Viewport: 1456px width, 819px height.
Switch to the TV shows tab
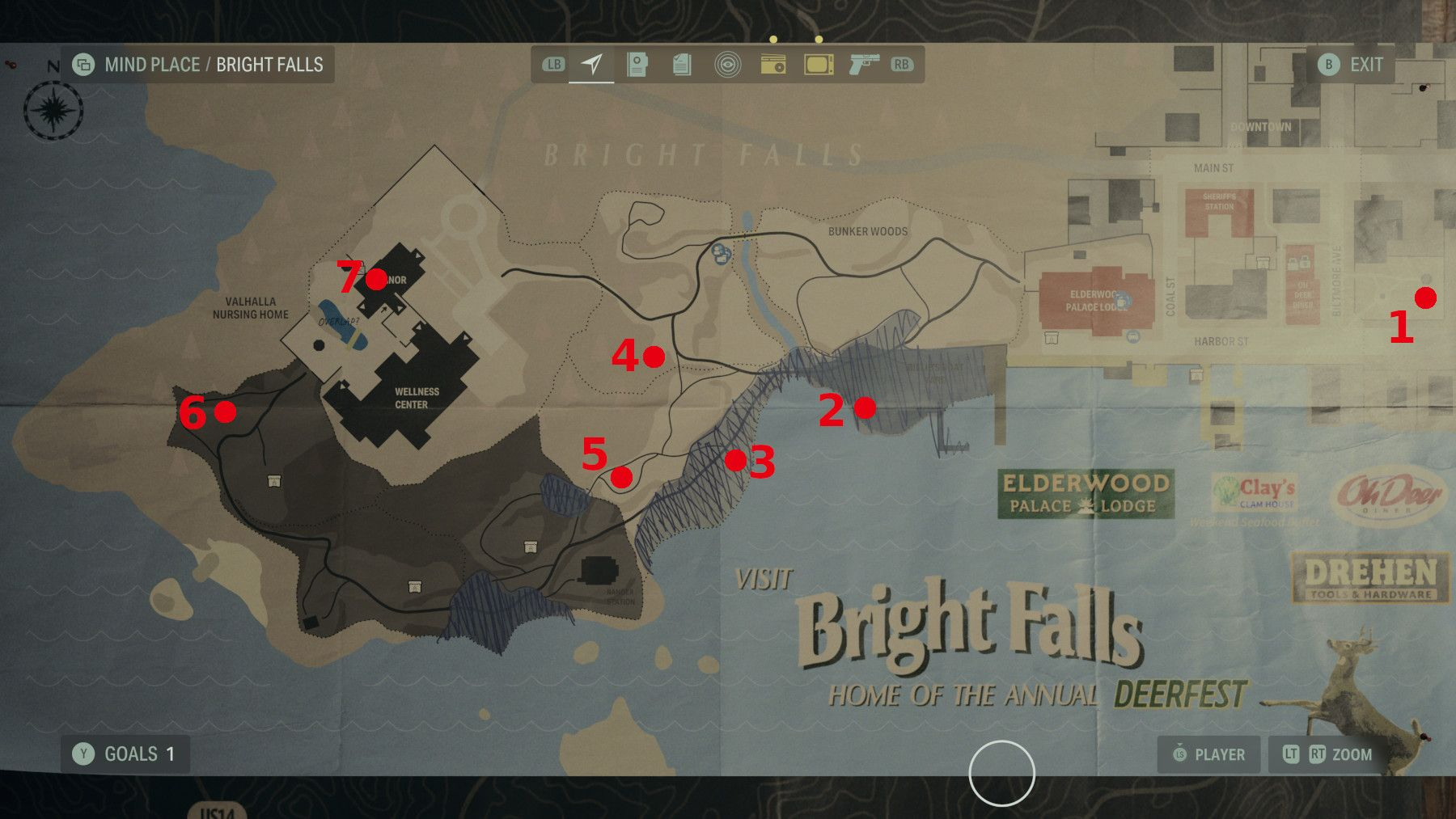(818, 64)
